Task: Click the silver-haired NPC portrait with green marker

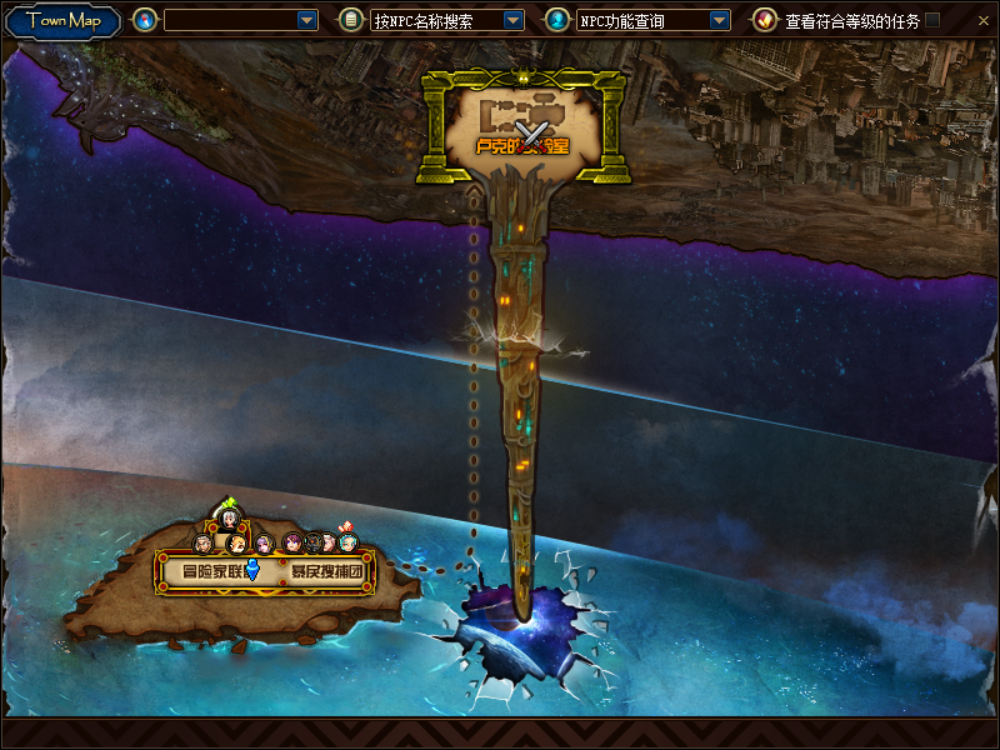Action: click(229, 518)
